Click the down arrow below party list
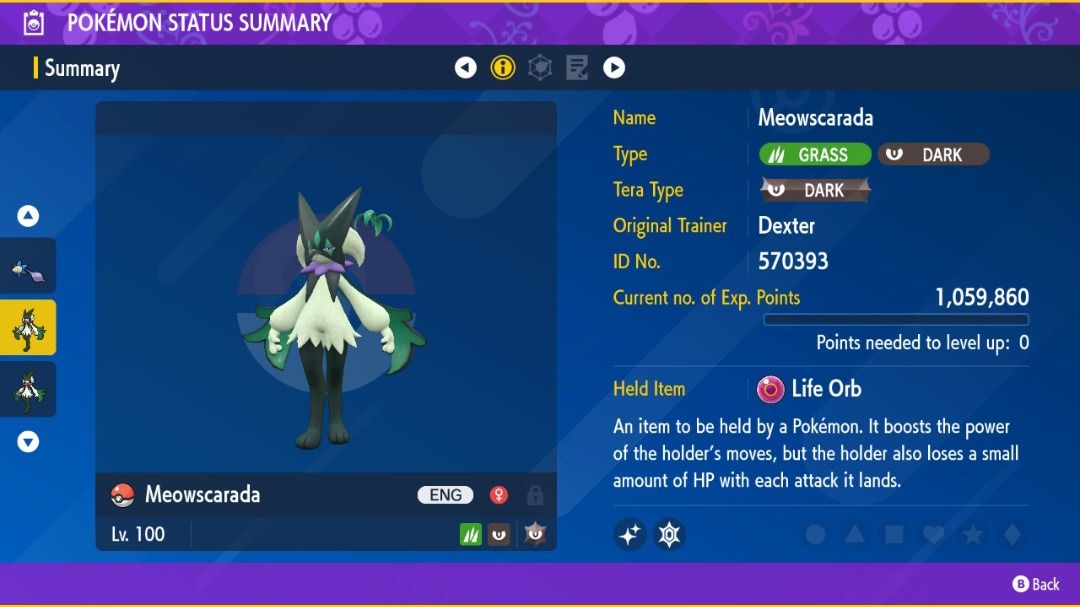Screen dimensions: 1080x607 tap(28, 441)
